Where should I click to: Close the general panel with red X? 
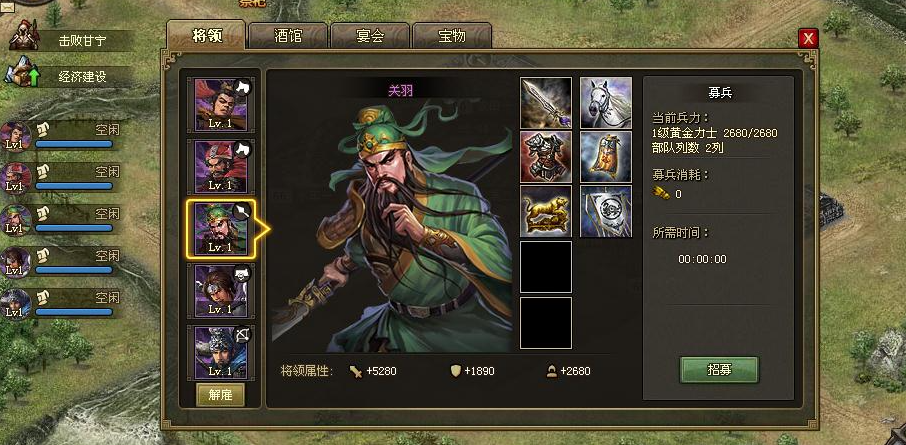(809, 38)
